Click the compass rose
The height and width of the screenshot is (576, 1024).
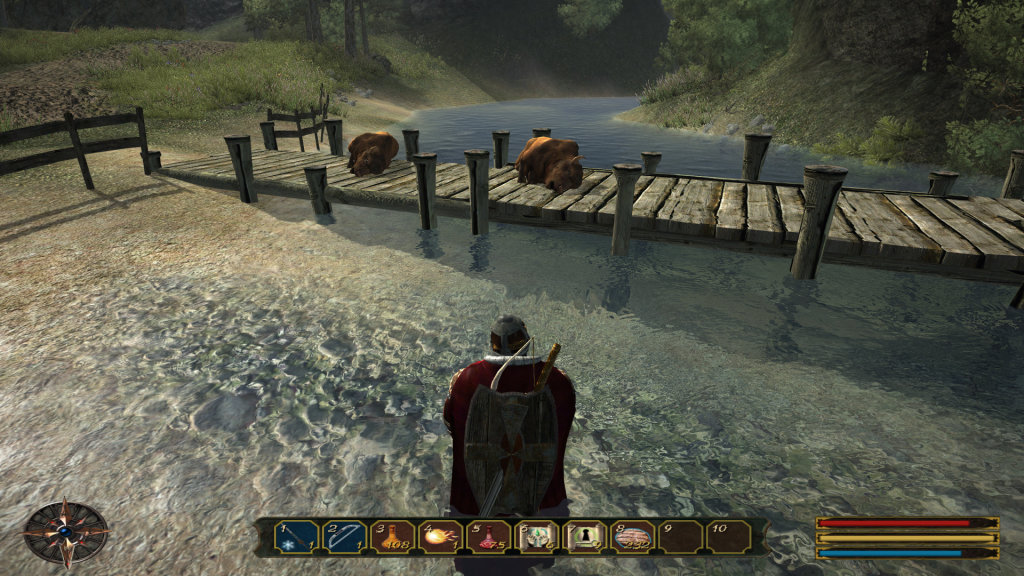click(66, 532)
